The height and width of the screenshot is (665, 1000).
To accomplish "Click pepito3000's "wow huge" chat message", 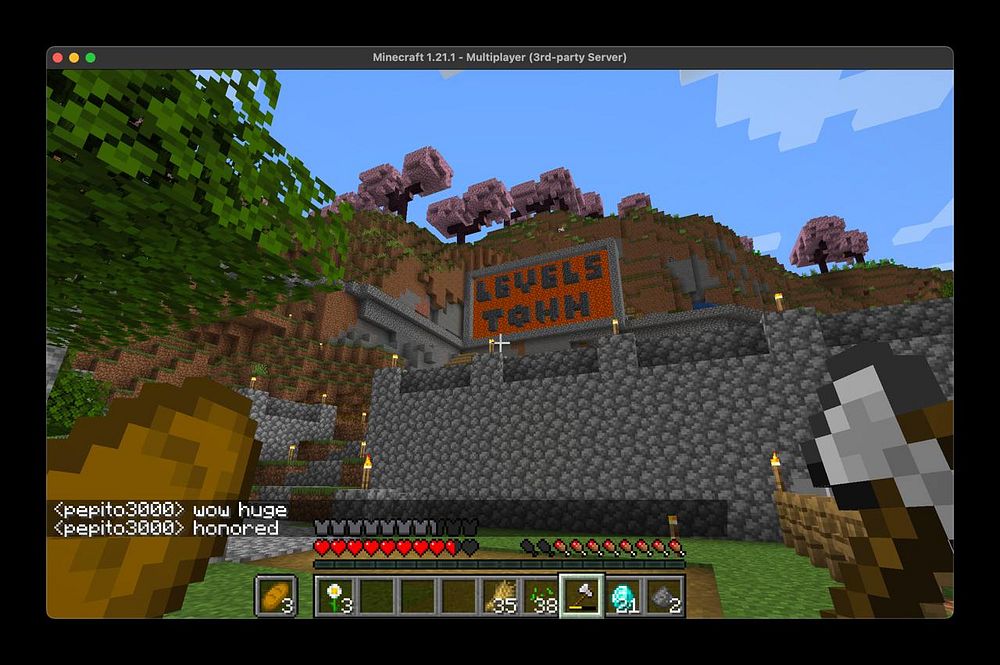I will (170, 510).
